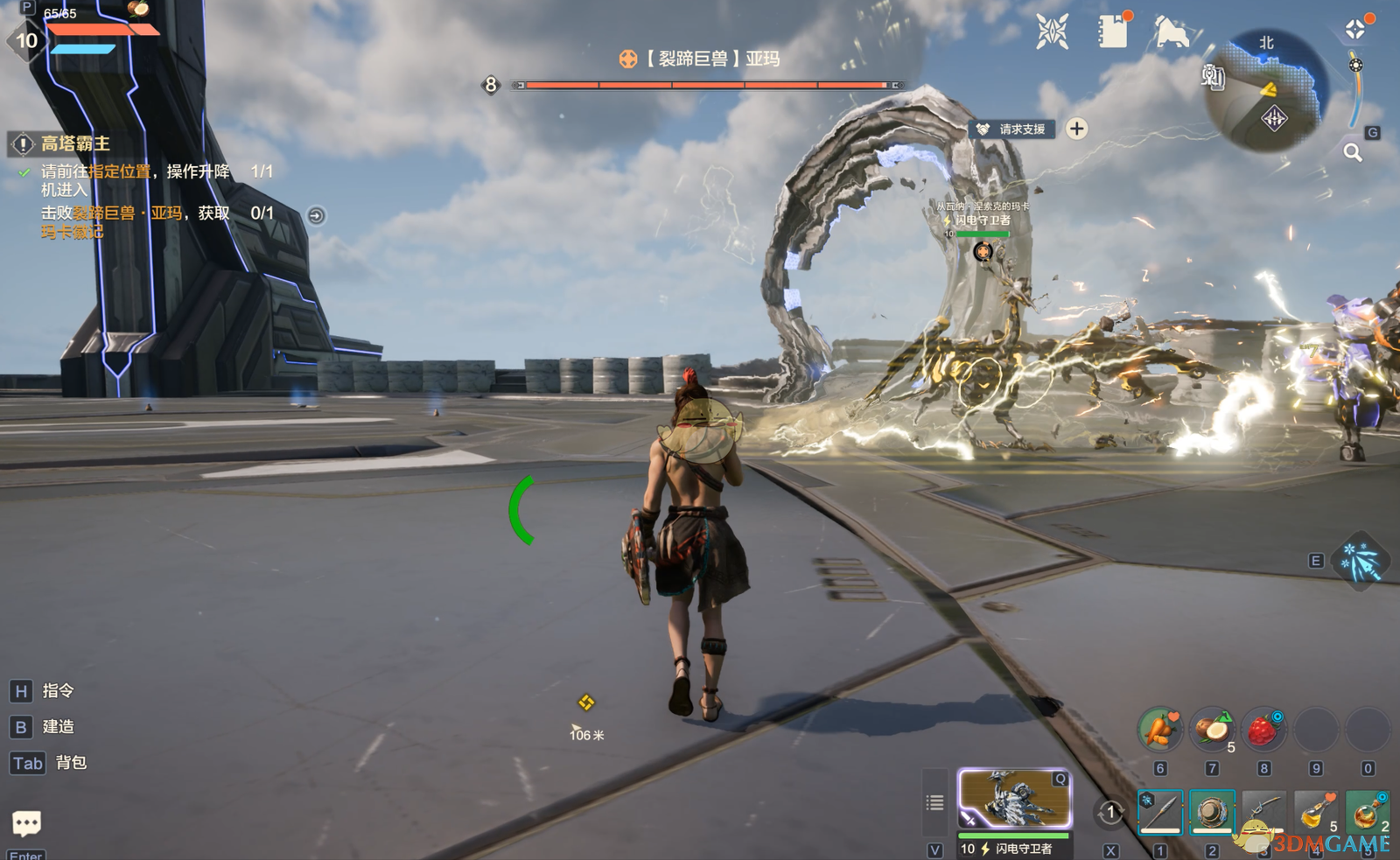Screen dimensions: 1400x860
Task: Open the circular minimap
Action: click(x=1267, y=91)
